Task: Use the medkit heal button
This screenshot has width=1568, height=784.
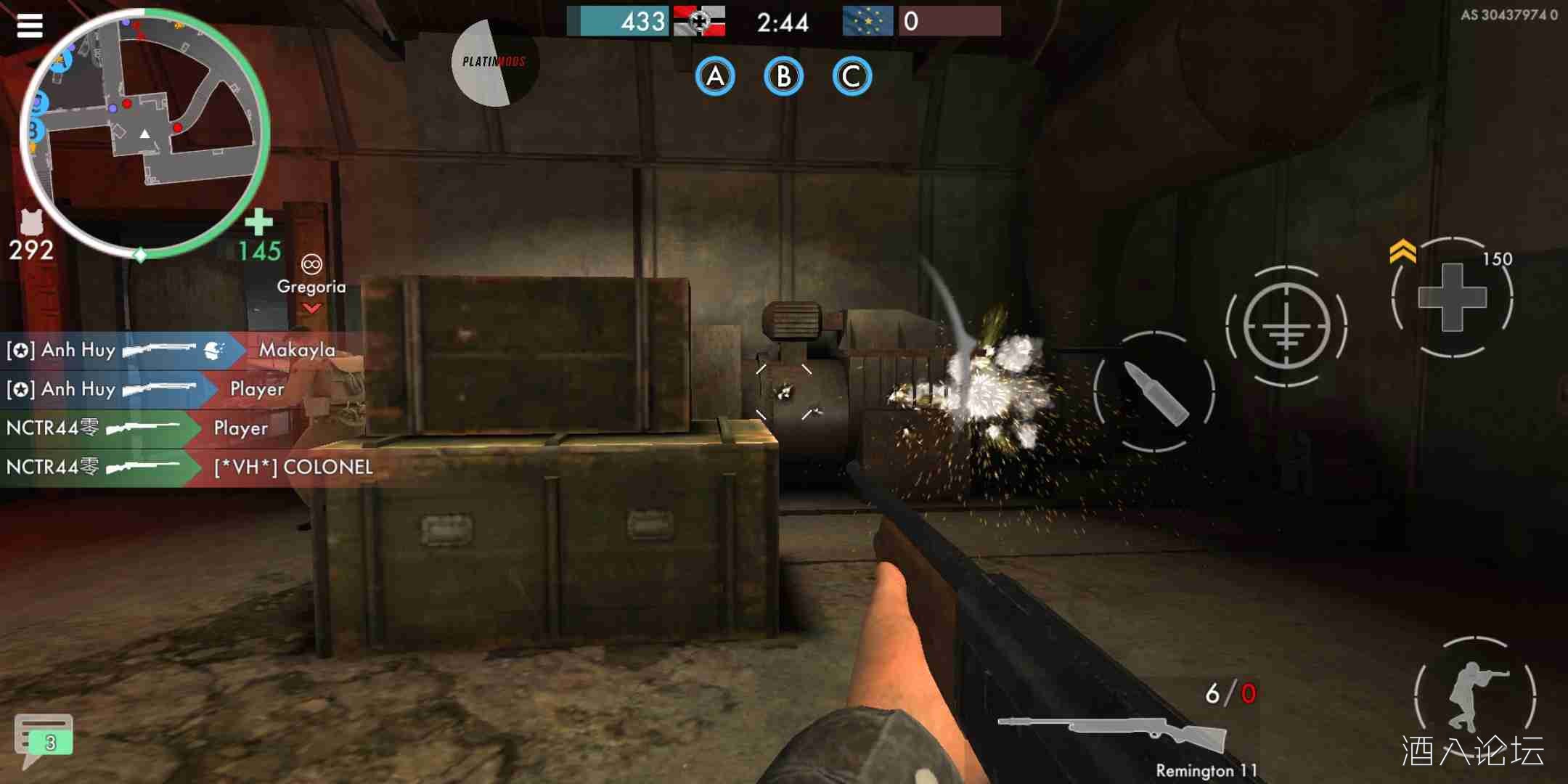Action: click(x=1453, y=297)
